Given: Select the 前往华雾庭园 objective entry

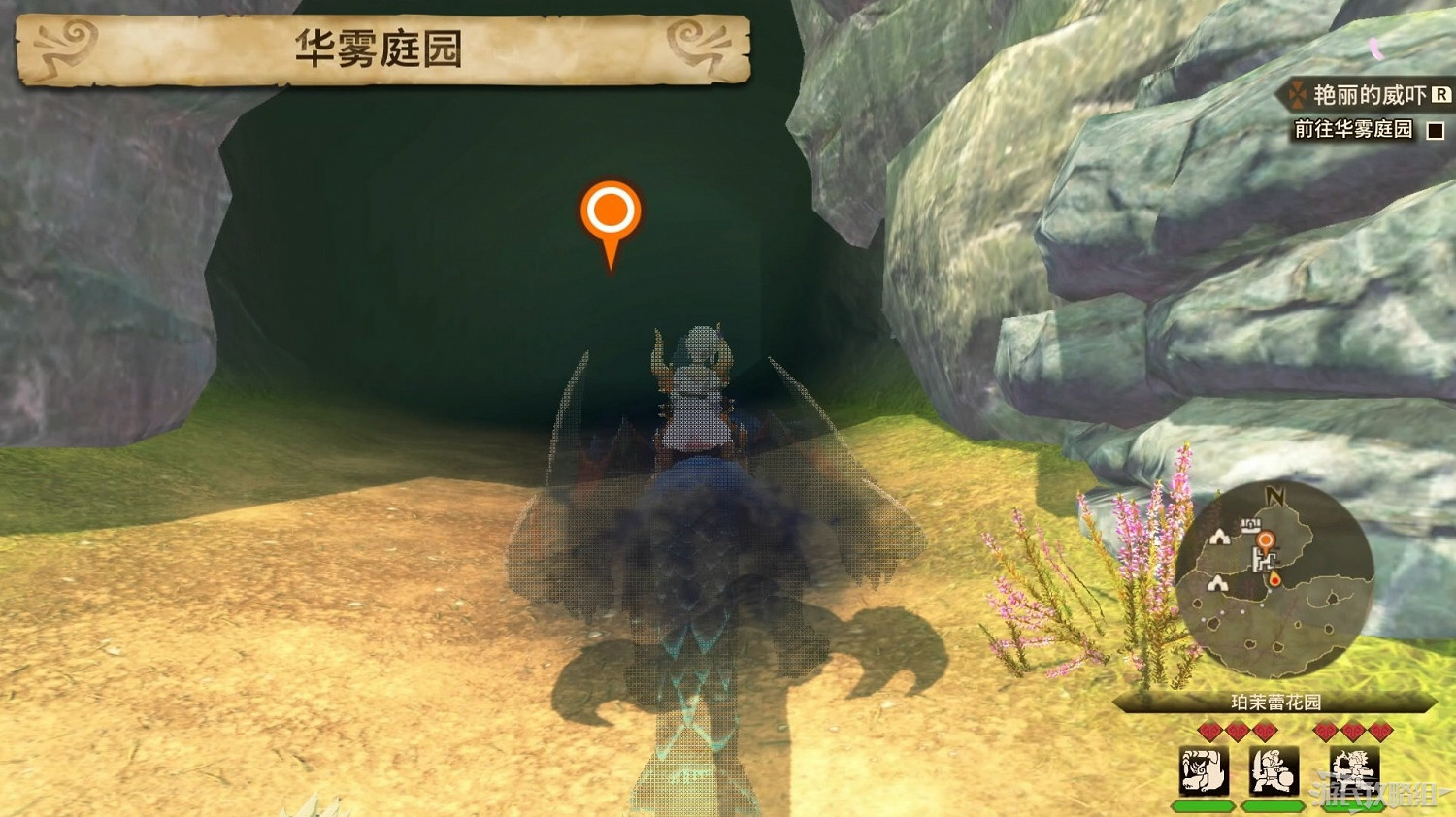Looking at the screenshot, I should (1352, 129).
